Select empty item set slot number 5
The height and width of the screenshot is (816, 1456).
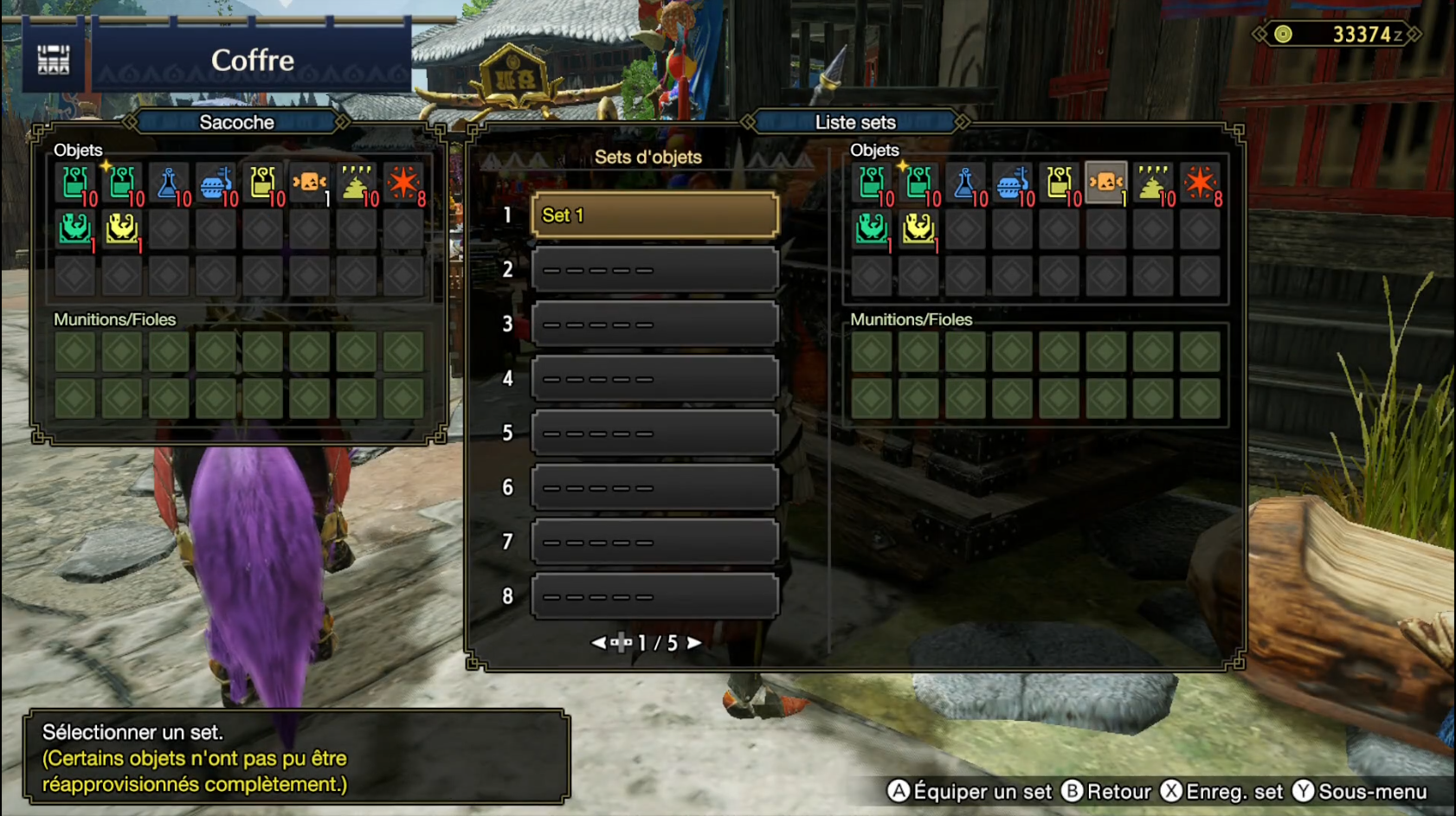654,433
